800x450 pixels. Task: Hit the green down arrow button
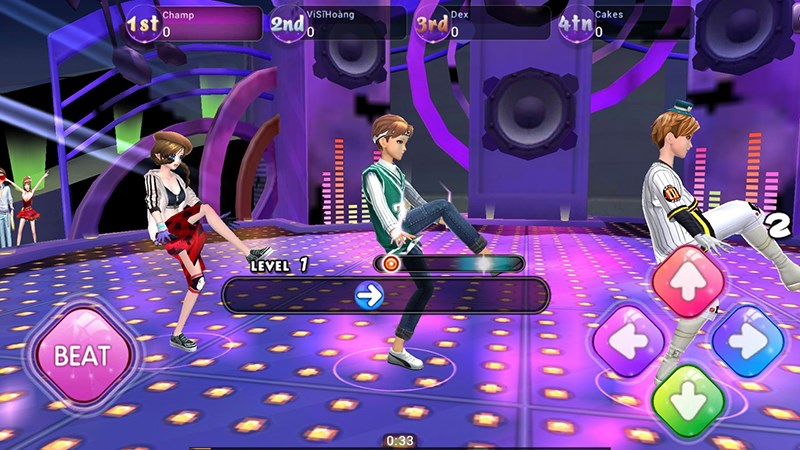coord(688,400)
